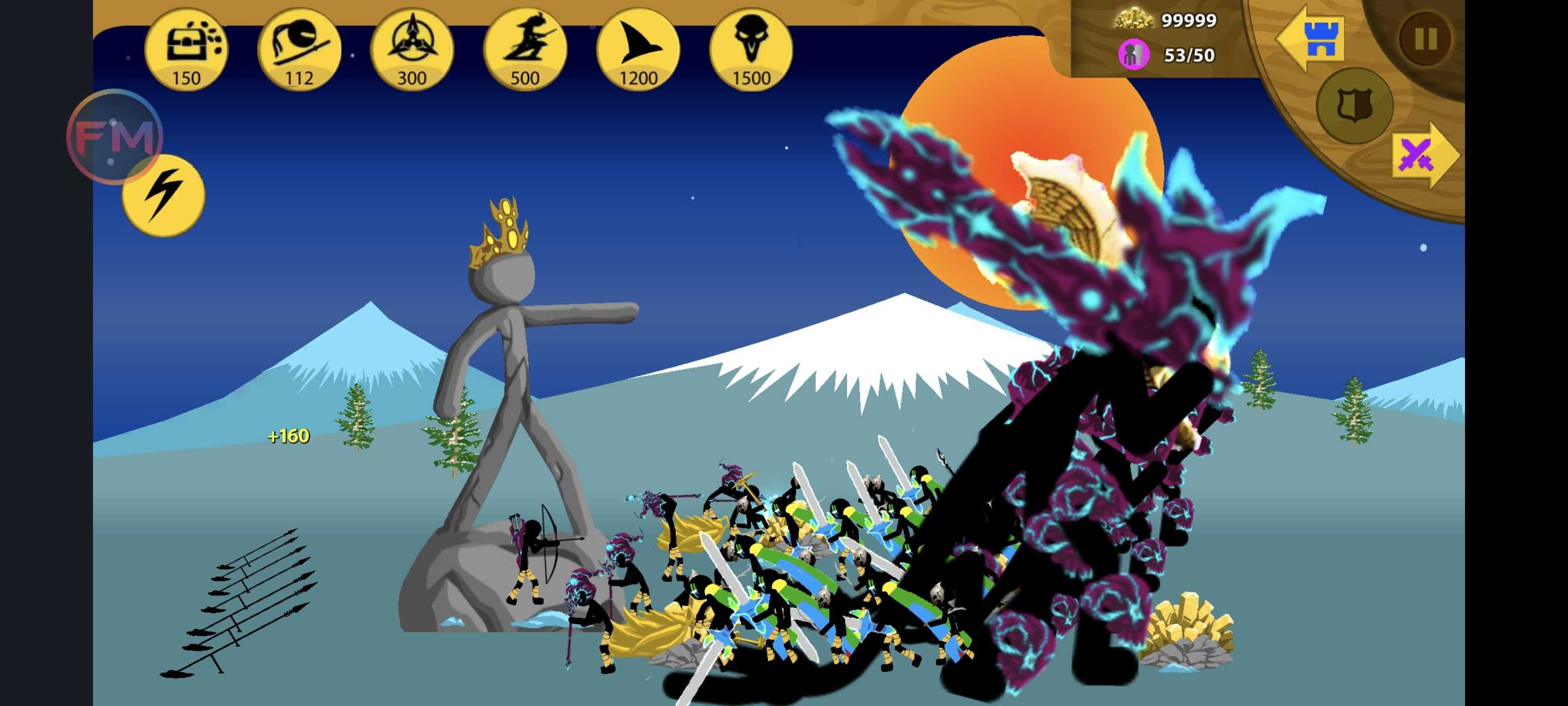1568x706 pixels.
Task: Command army to attack with crossed swords arrow
Action: (1423, 155)
